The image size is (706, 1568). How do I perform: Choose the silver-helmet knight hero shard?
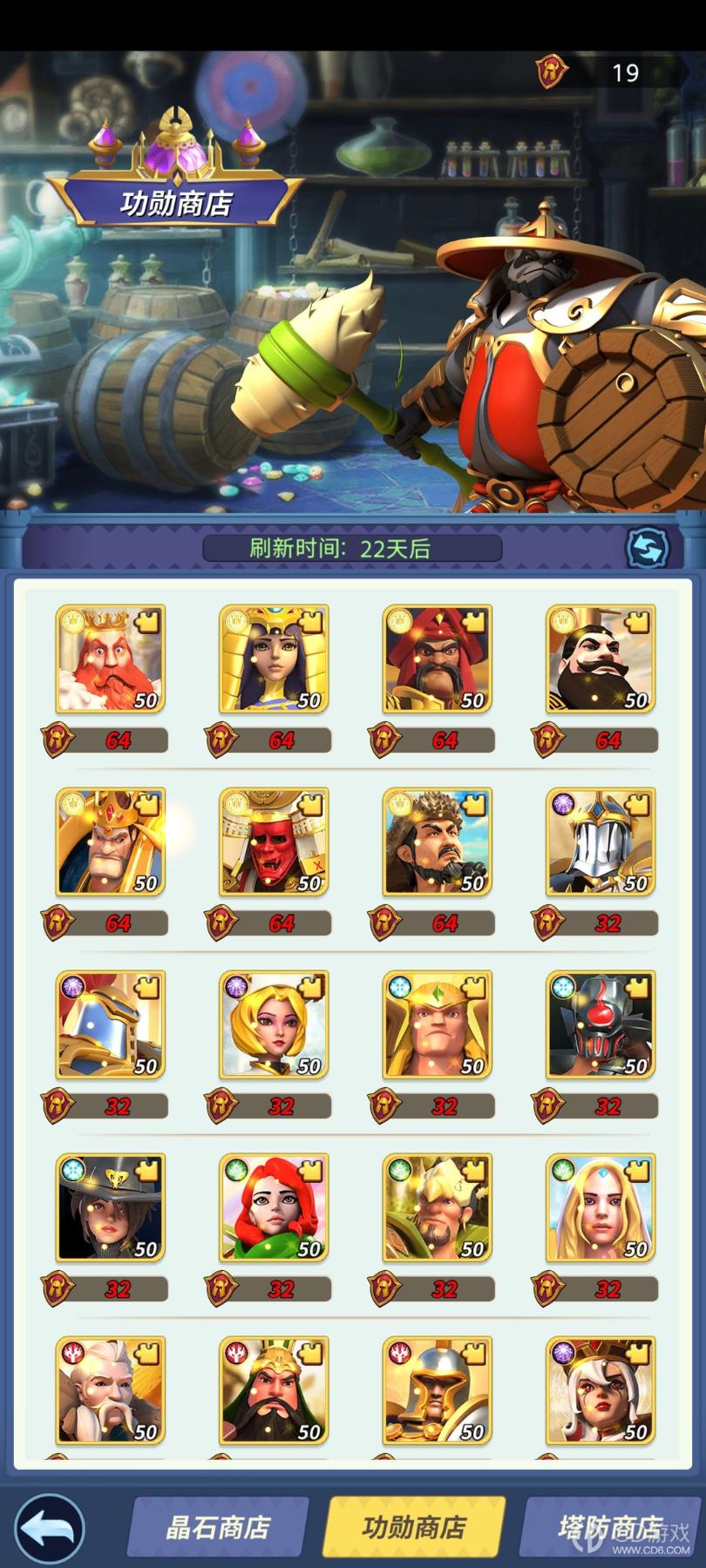pos(601,841)
